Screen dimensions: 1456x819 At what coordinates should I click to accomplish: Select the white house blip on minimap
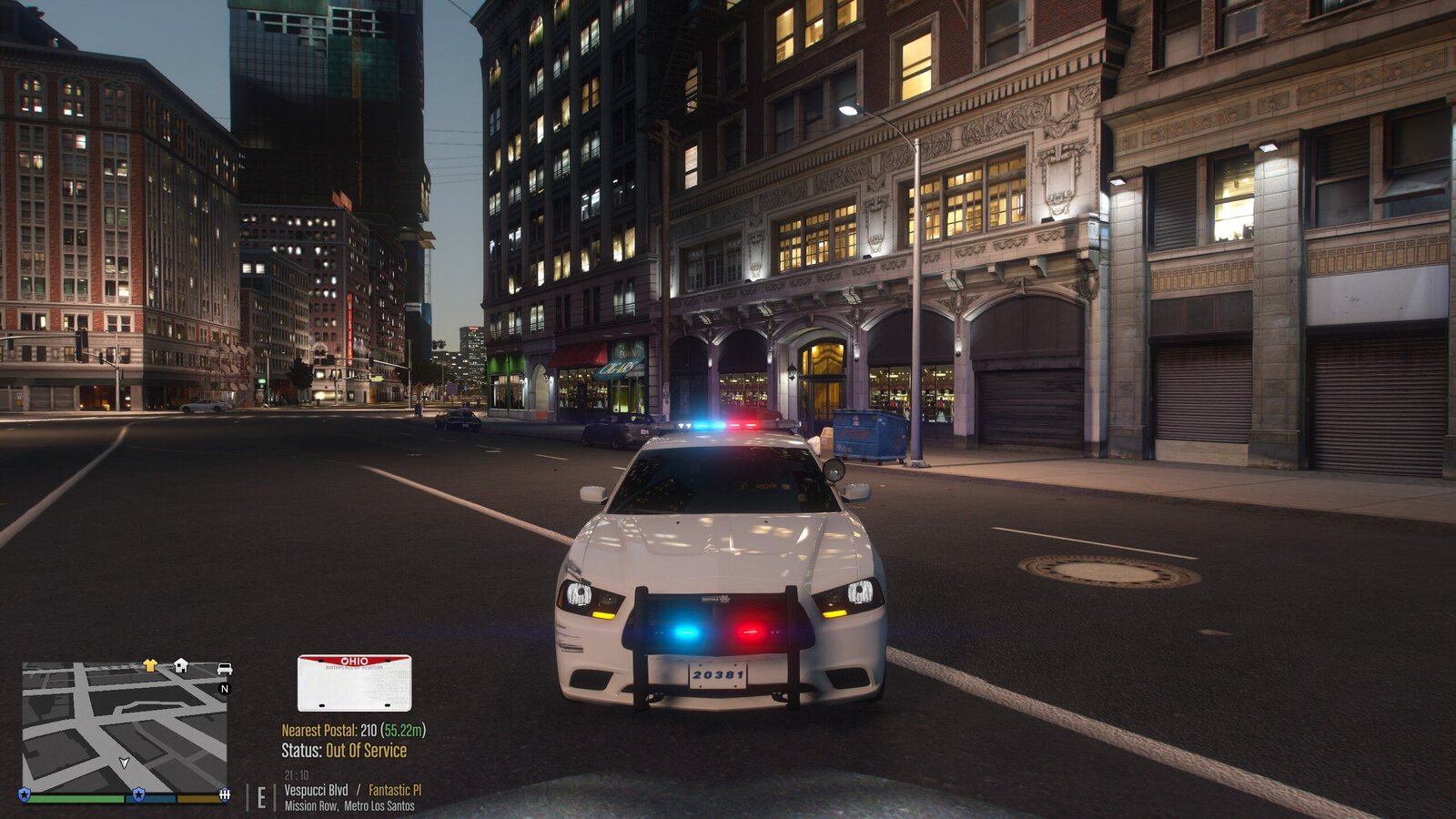[181, 665]
